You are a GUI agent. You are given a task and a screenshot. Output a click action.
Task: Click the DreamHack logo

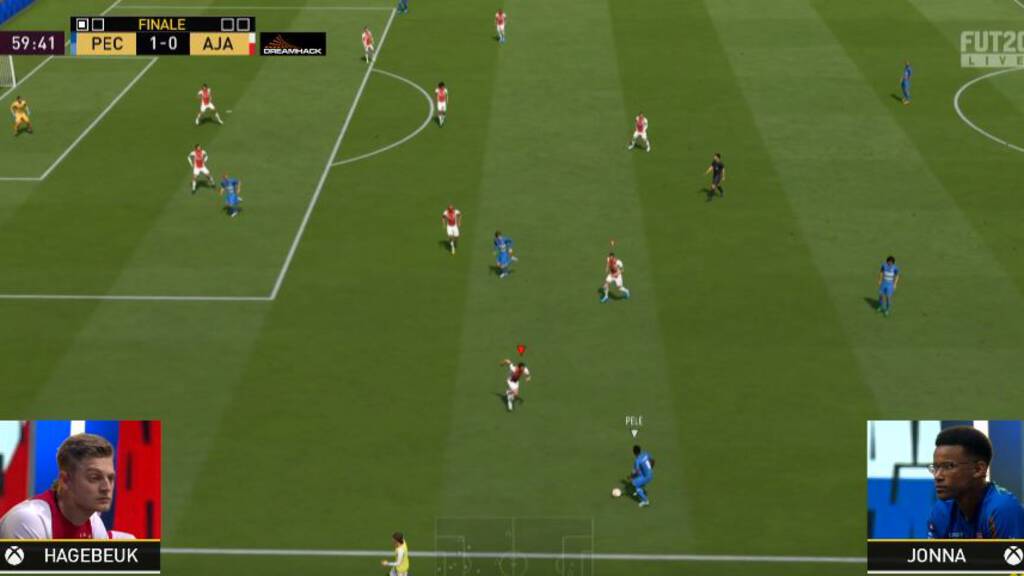click(x=293, y=44)
